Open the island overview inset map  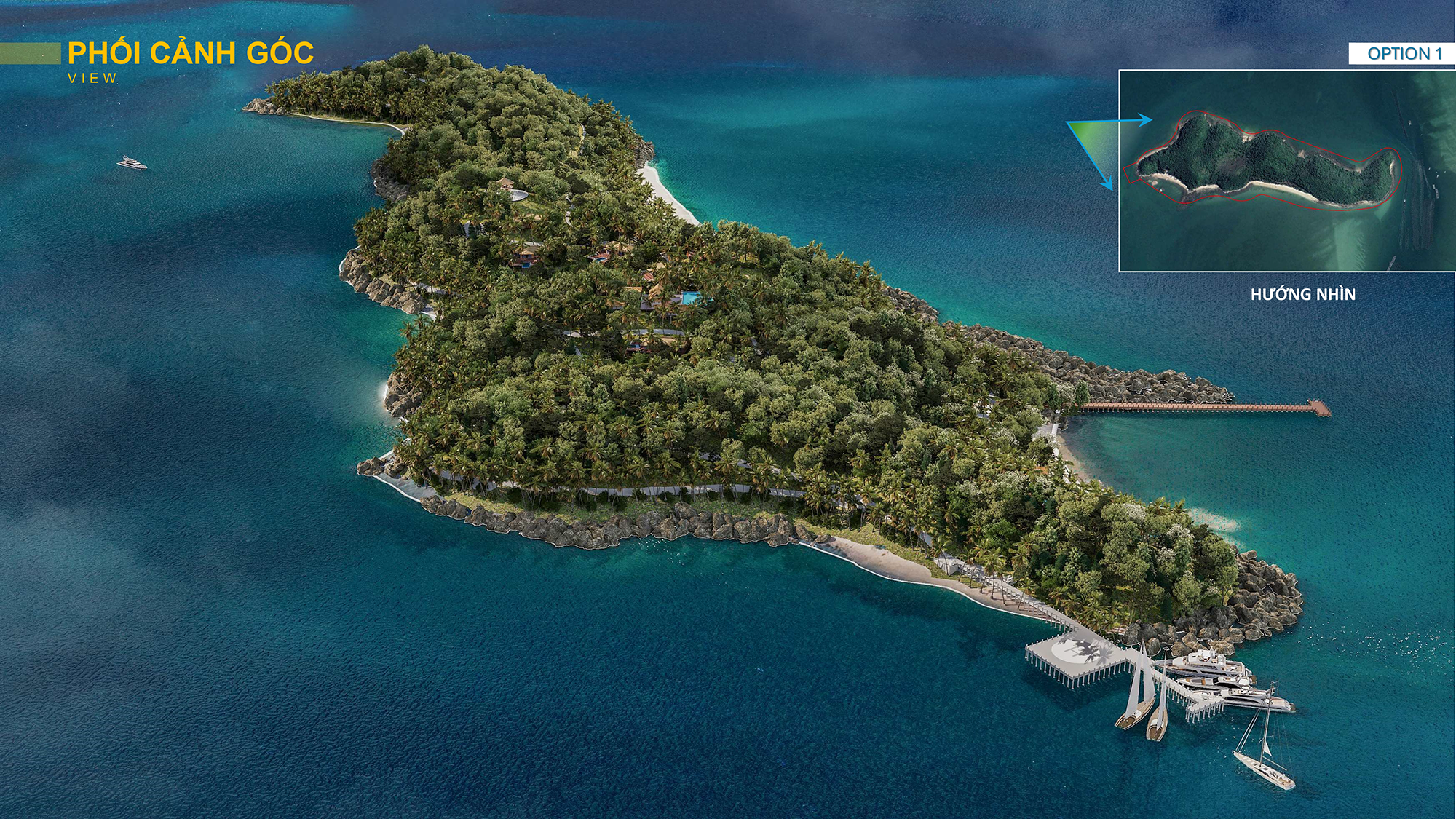[x=1286, y=171]
